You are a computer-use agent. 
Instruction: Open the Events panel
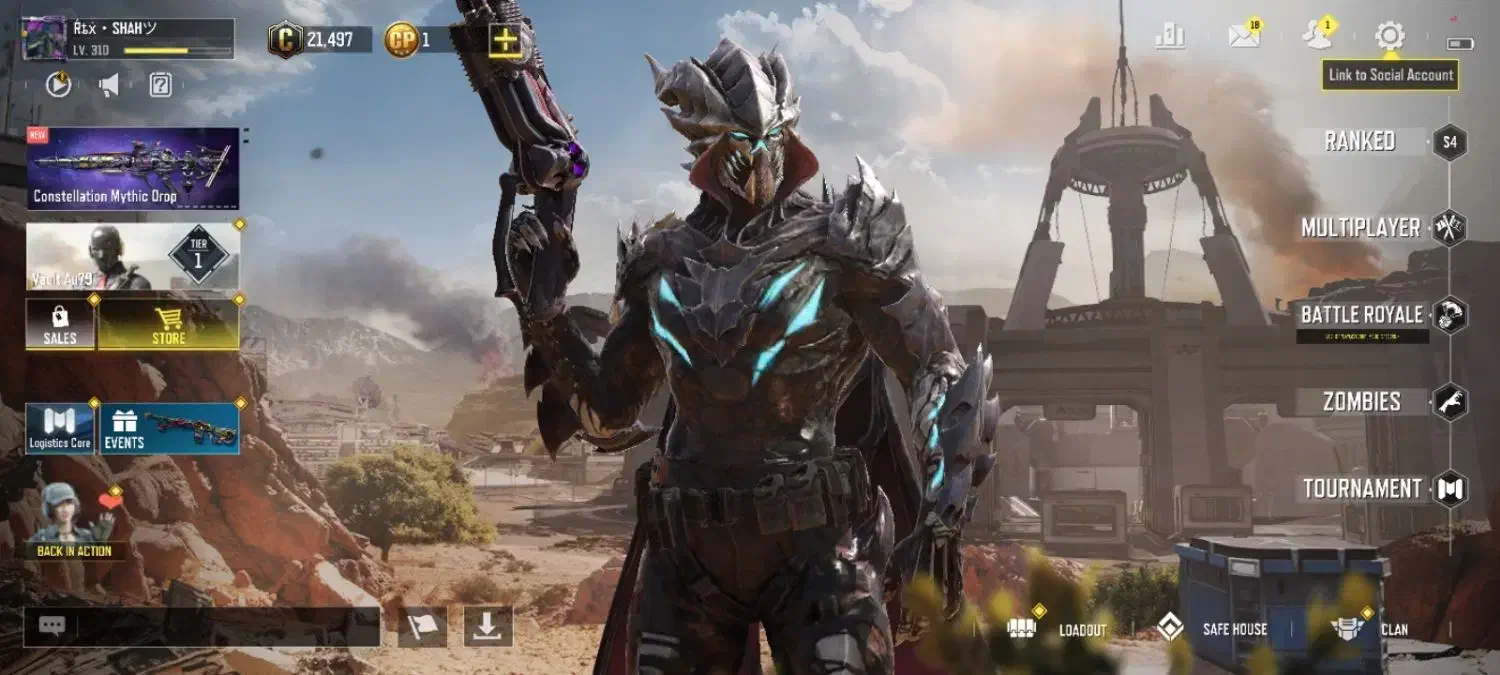click(x=169, y=429)
